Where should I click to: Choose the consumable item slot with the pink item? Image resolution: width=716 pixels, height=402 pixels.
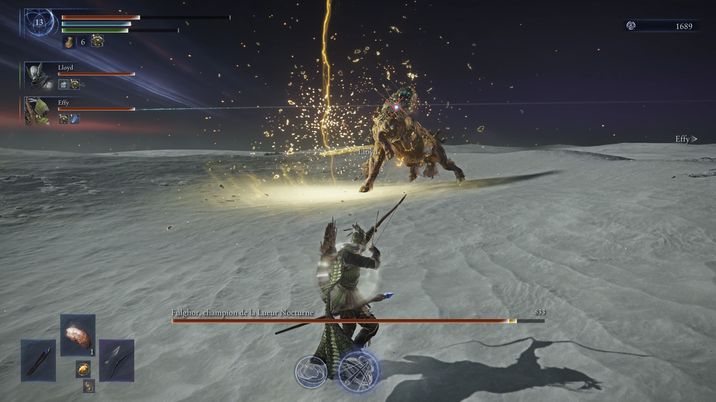pos(78,334)
